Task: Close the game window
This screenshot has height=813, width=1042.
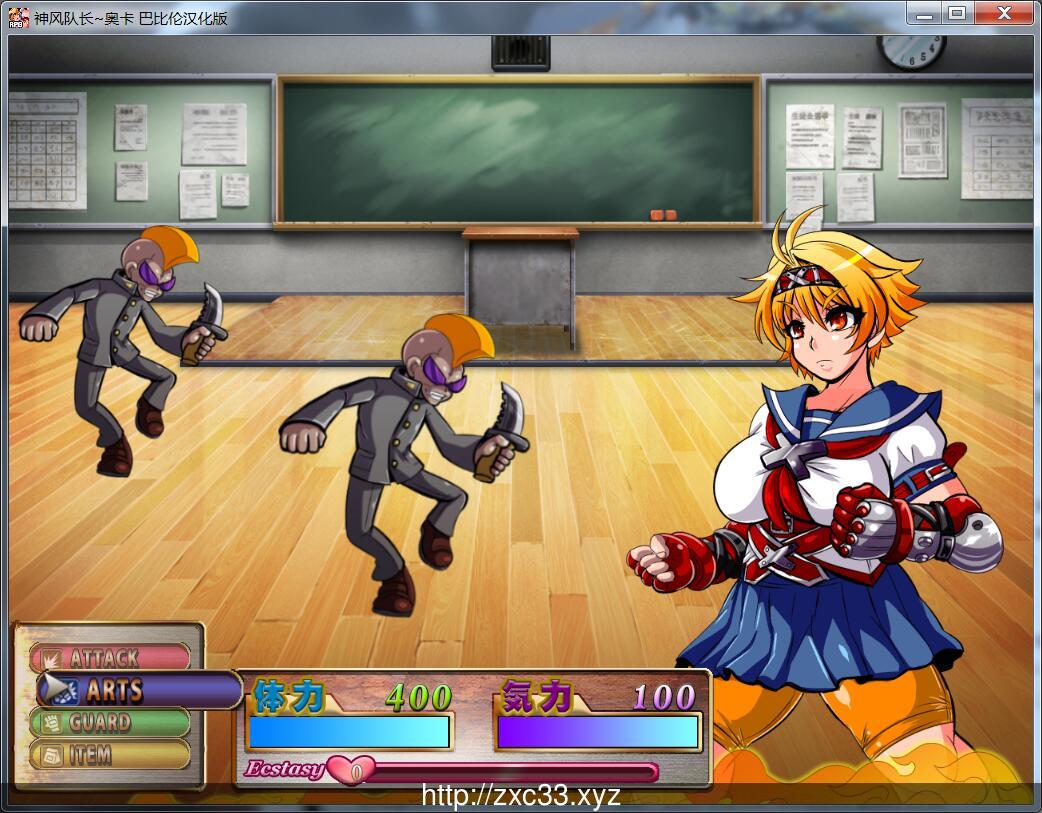Action: [x=1003, y=13]
